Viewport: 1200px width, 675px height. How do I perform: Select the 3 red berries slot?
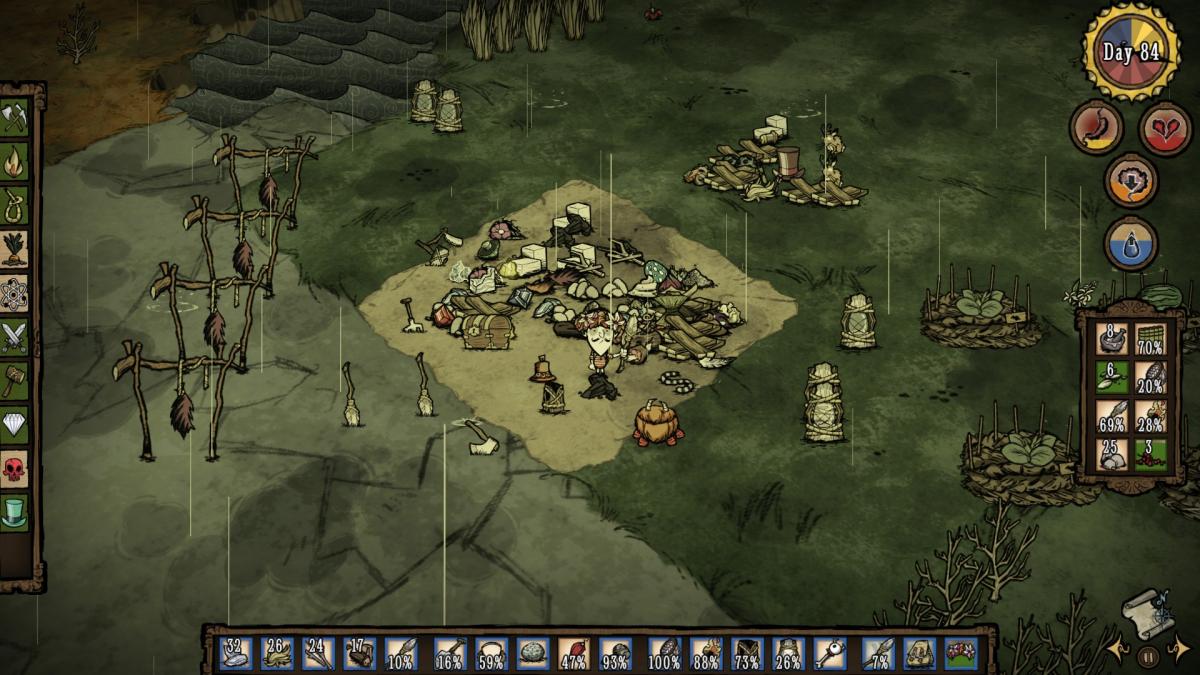point(1151,455)
